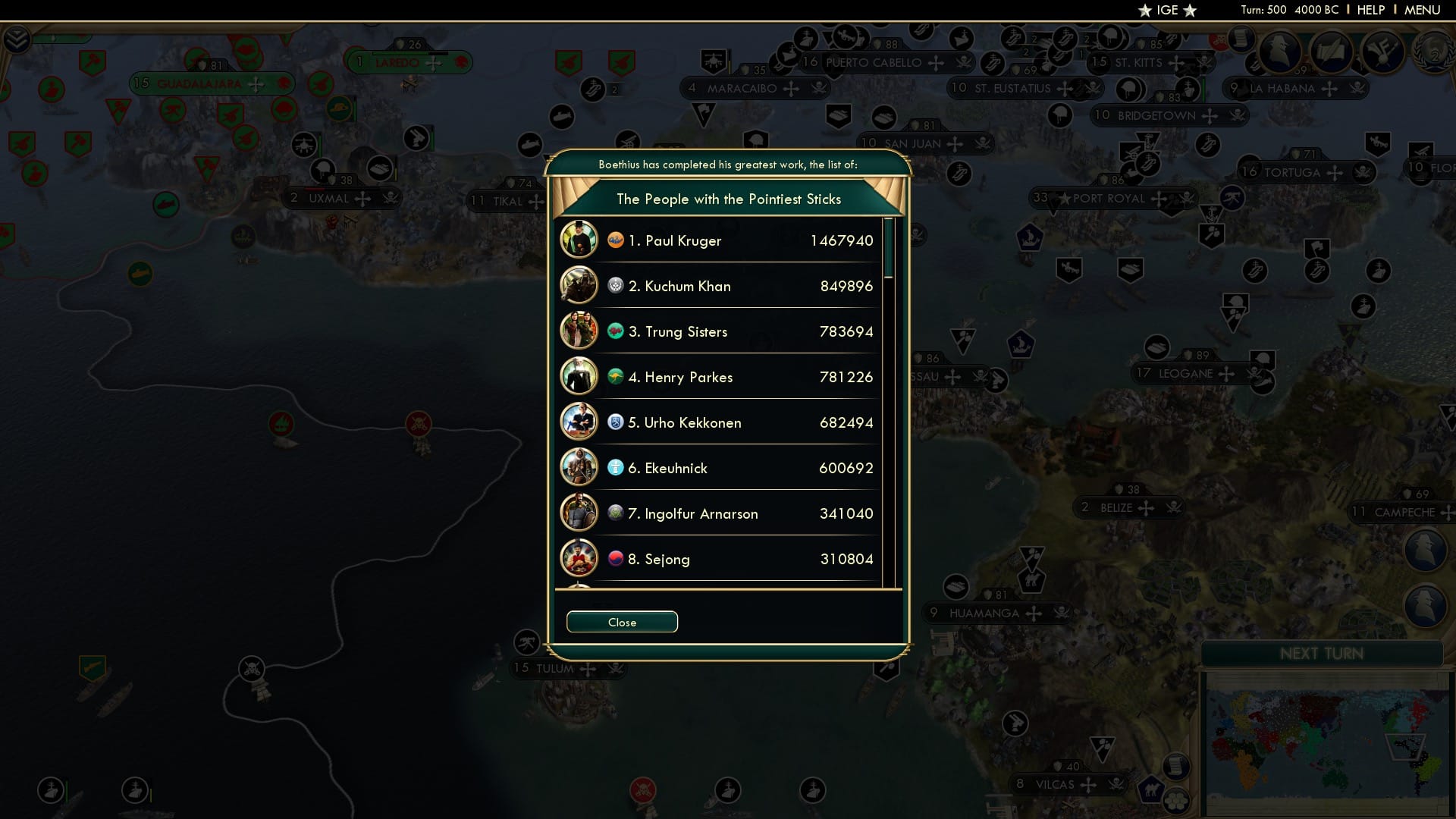
Task: Click Sejong's Korea civilization icon
Action: 616,558
